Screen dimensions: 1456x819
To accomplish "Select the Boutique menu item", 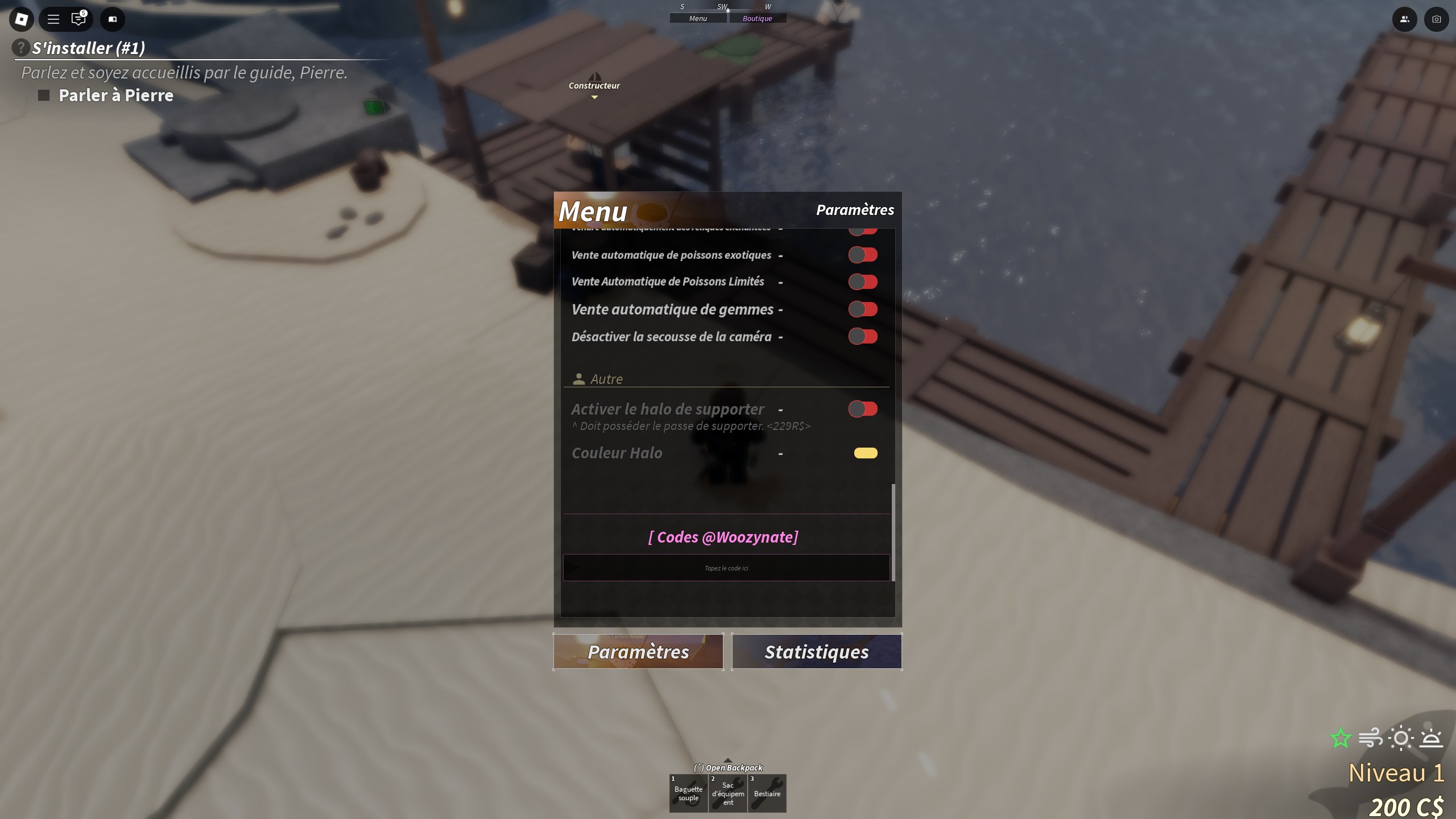I will (x=757, y=18).
